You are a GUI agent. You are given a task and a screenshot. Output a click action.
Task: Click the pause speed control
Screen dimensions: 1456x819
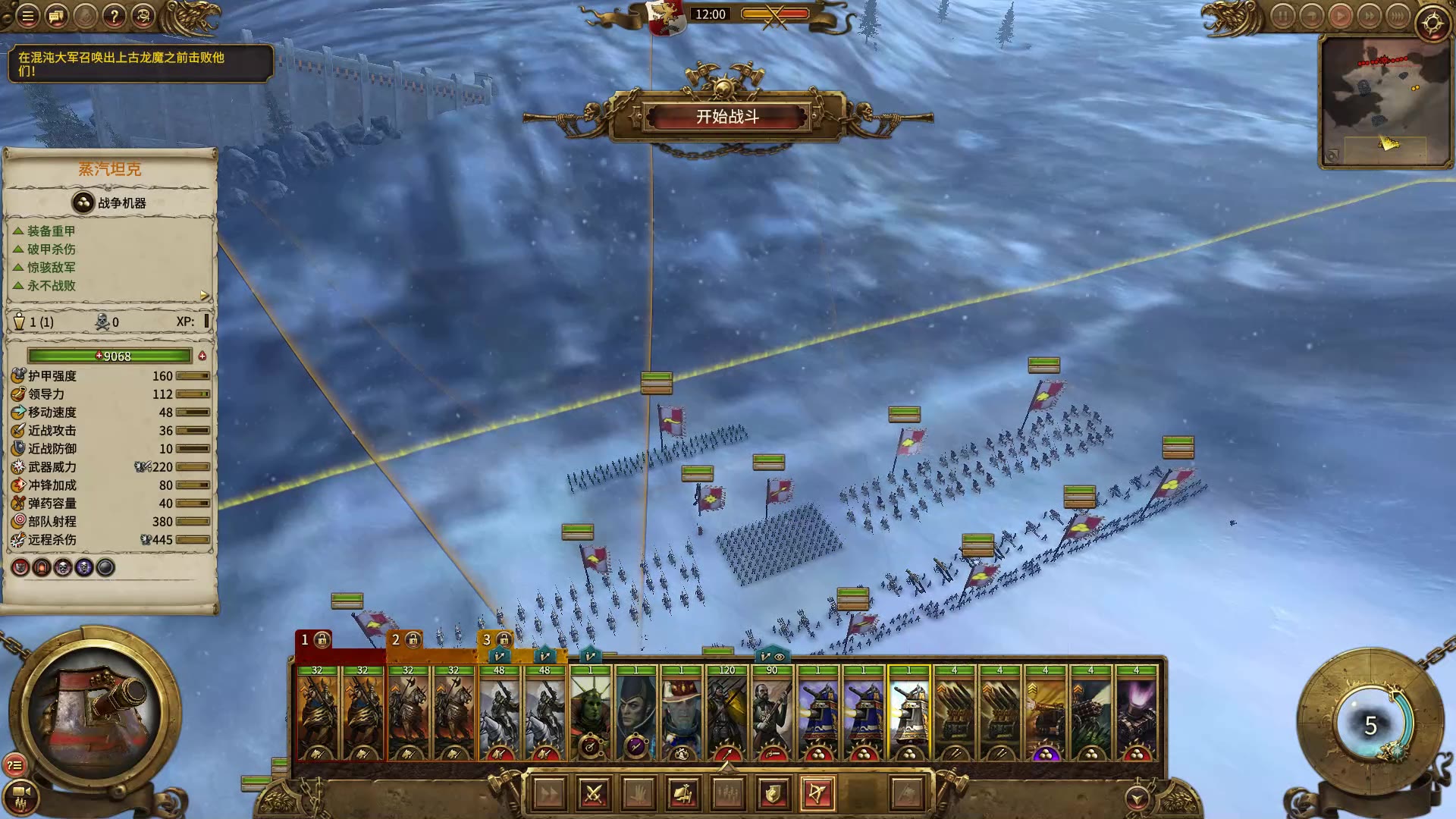click(x=1282, y=16)
